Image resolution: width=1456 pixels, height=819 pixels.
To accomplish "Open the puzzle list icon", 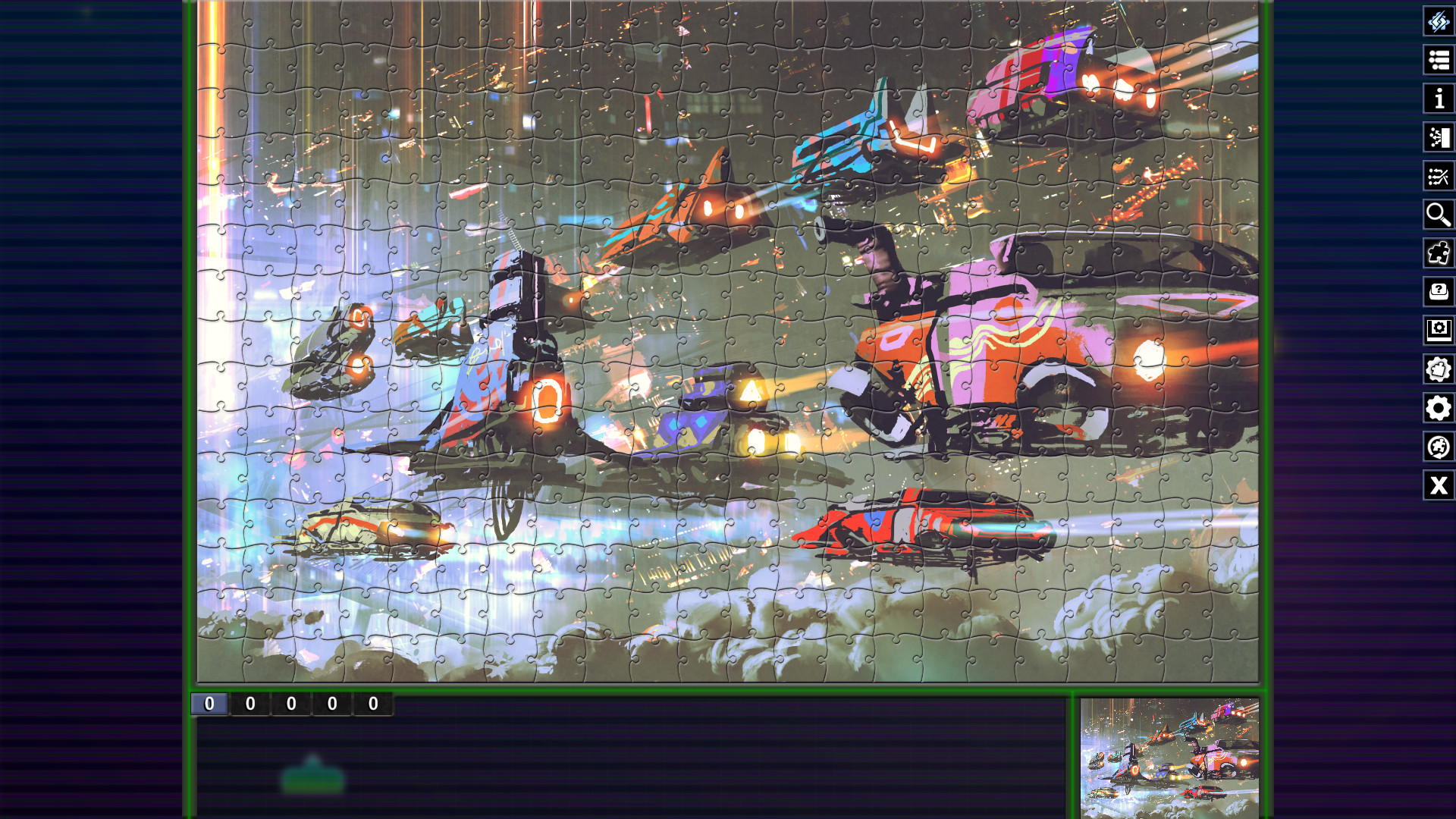I will (x=1439, y=59).
